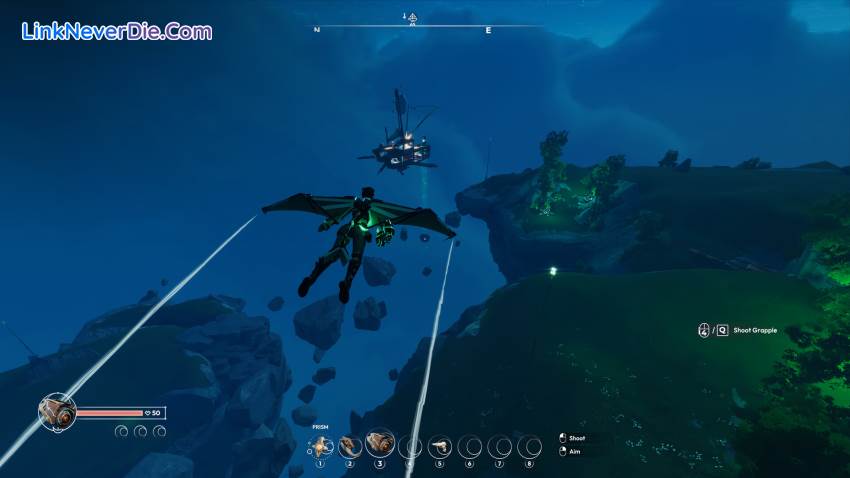Screen dimensions: 850x478
Task: Pick the tool in hotbar slot 5
Action: click(x=439, y=446)
